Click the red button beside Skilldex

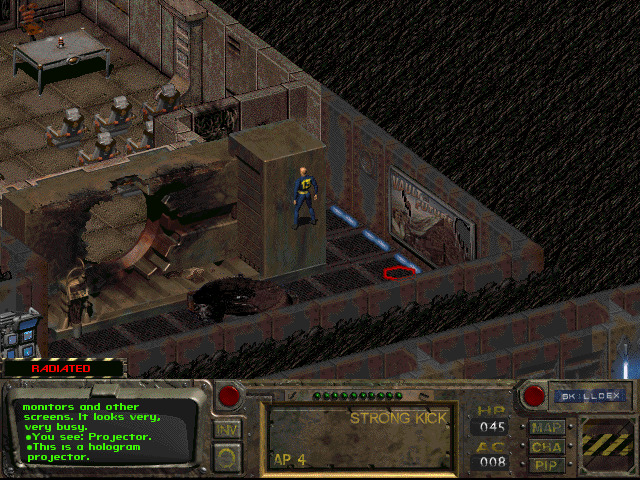tap(535, 396)
